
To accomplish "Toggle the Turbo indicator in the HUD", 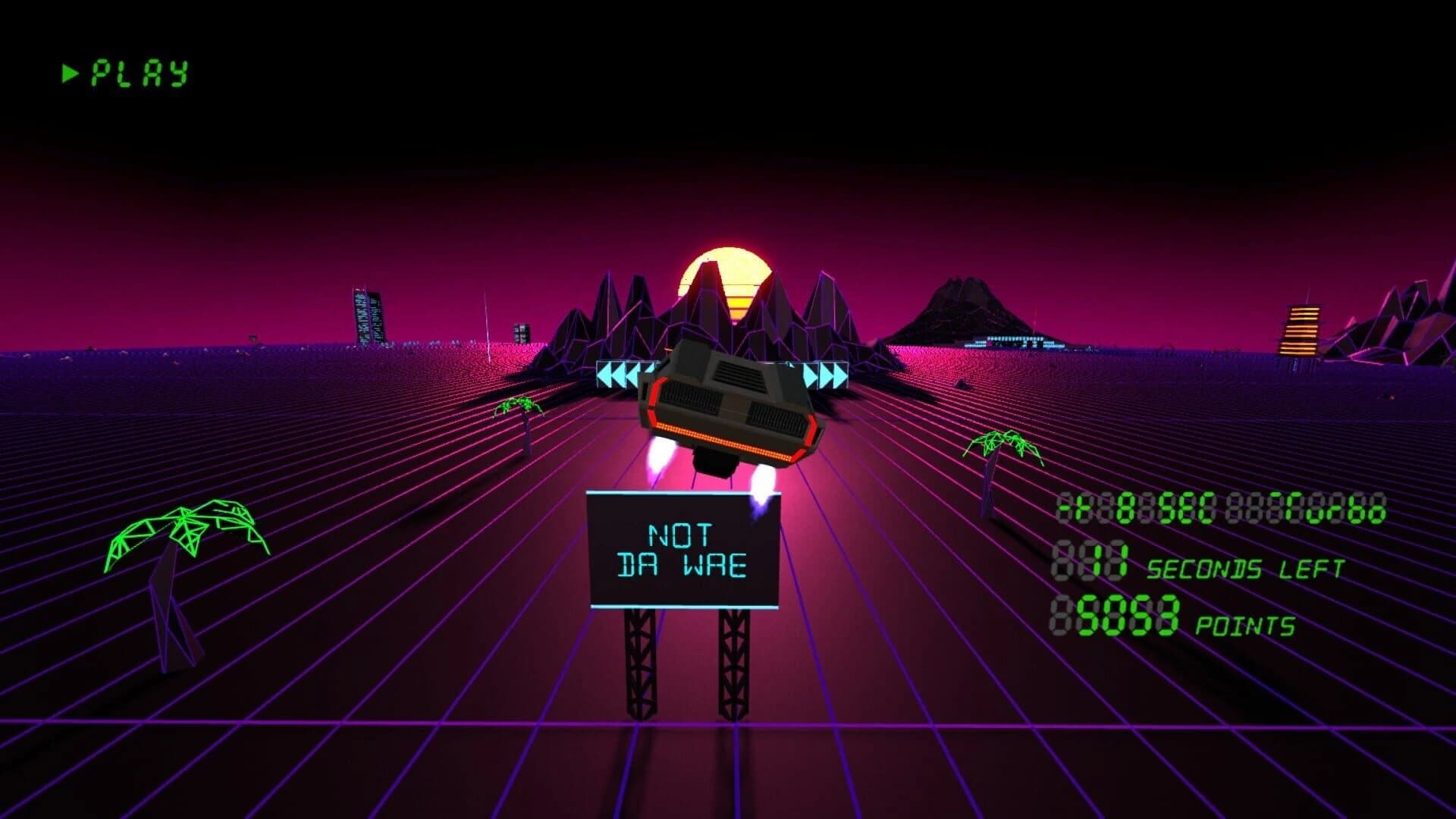I will click(x=1327, y=508).
